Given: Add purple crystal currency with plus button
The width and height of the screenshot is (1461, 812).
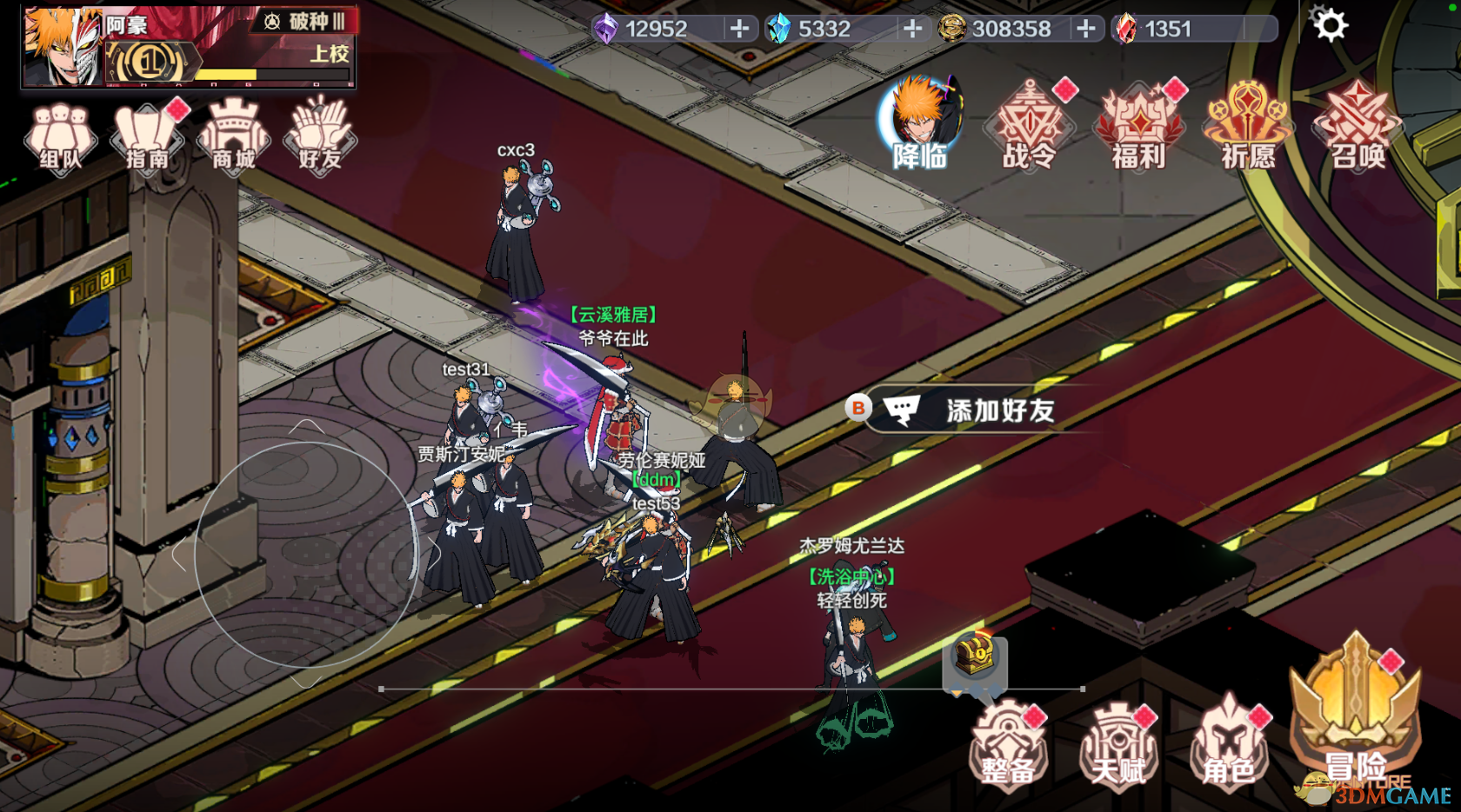Looking at the screenshot, I should click(x=739, y=29).
